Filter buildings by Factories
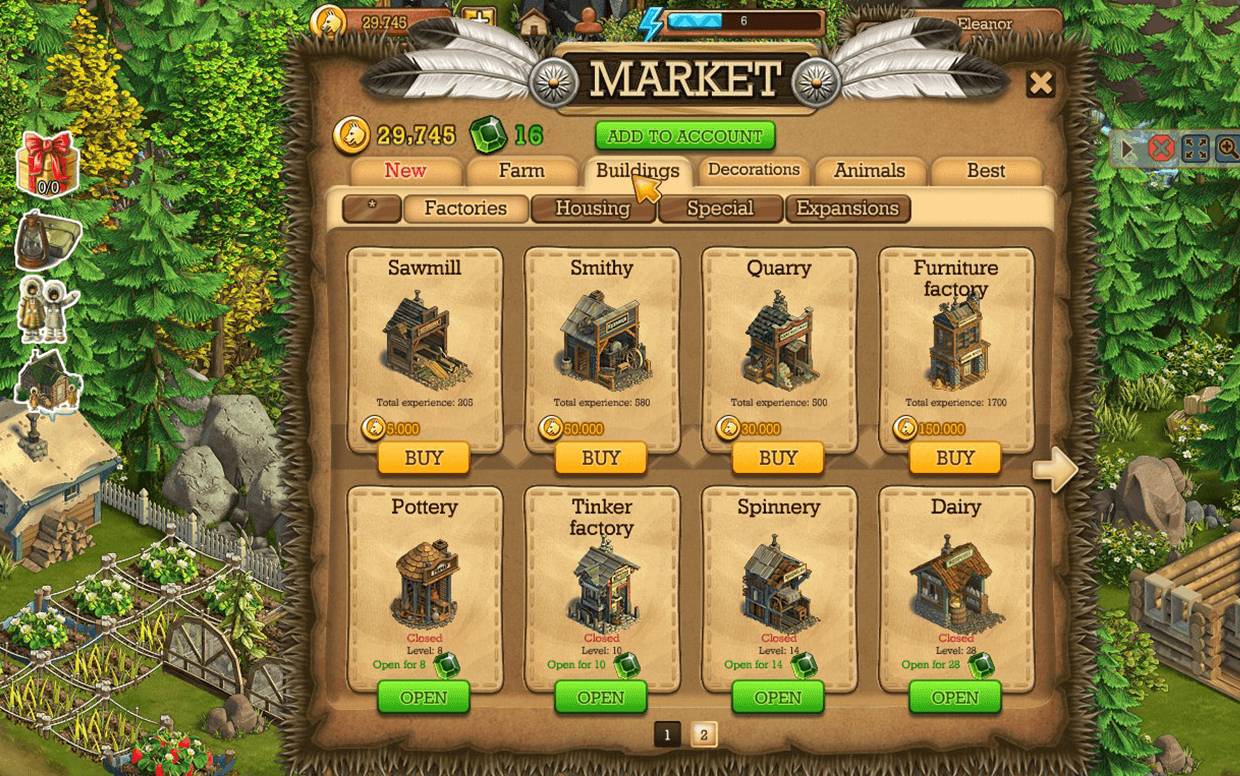Screen dimensions: 1240x776 (x=465, y=208)
